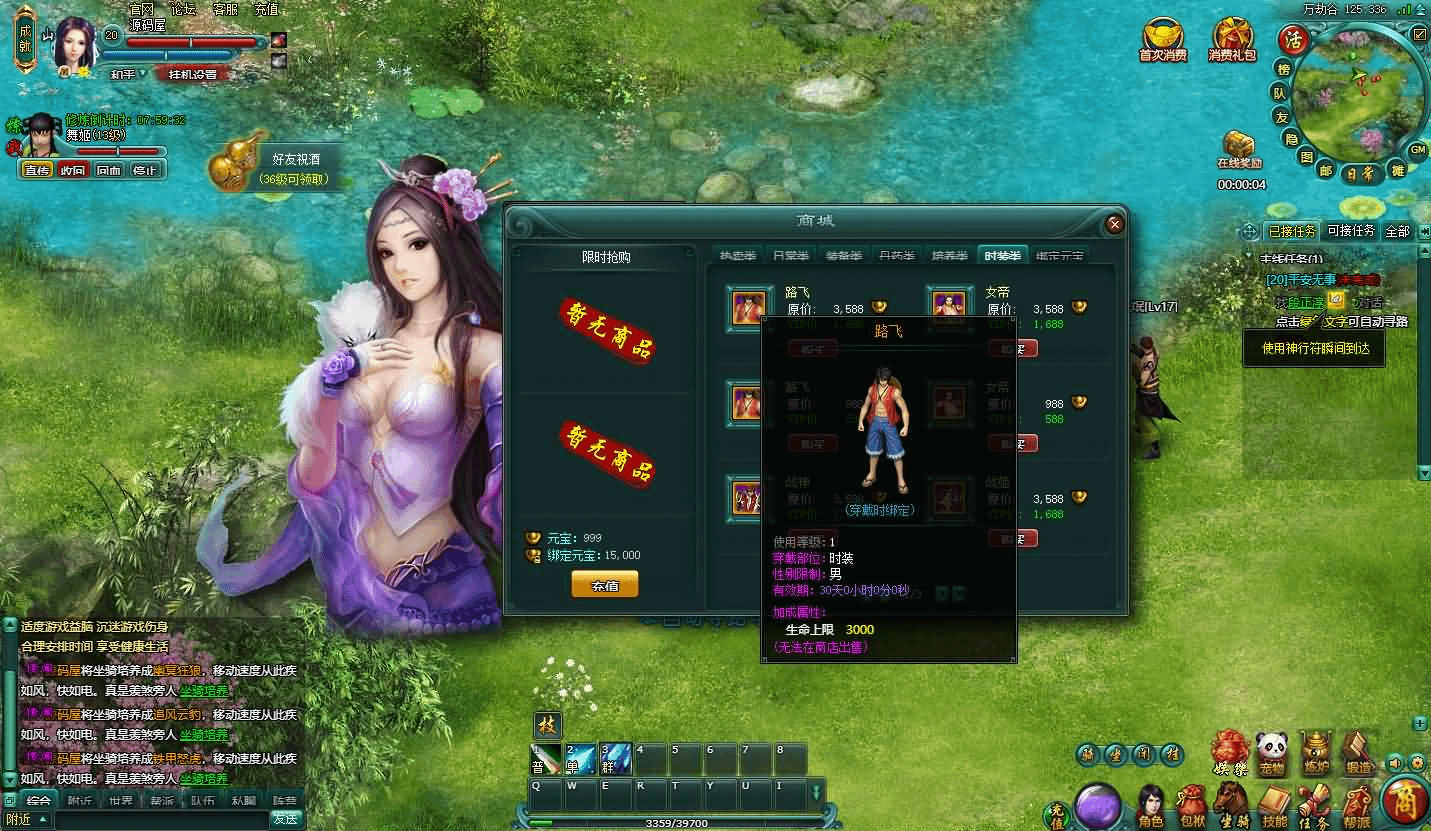Close the 商城 shop window
1431x831 pixels.
point(1115,225)
